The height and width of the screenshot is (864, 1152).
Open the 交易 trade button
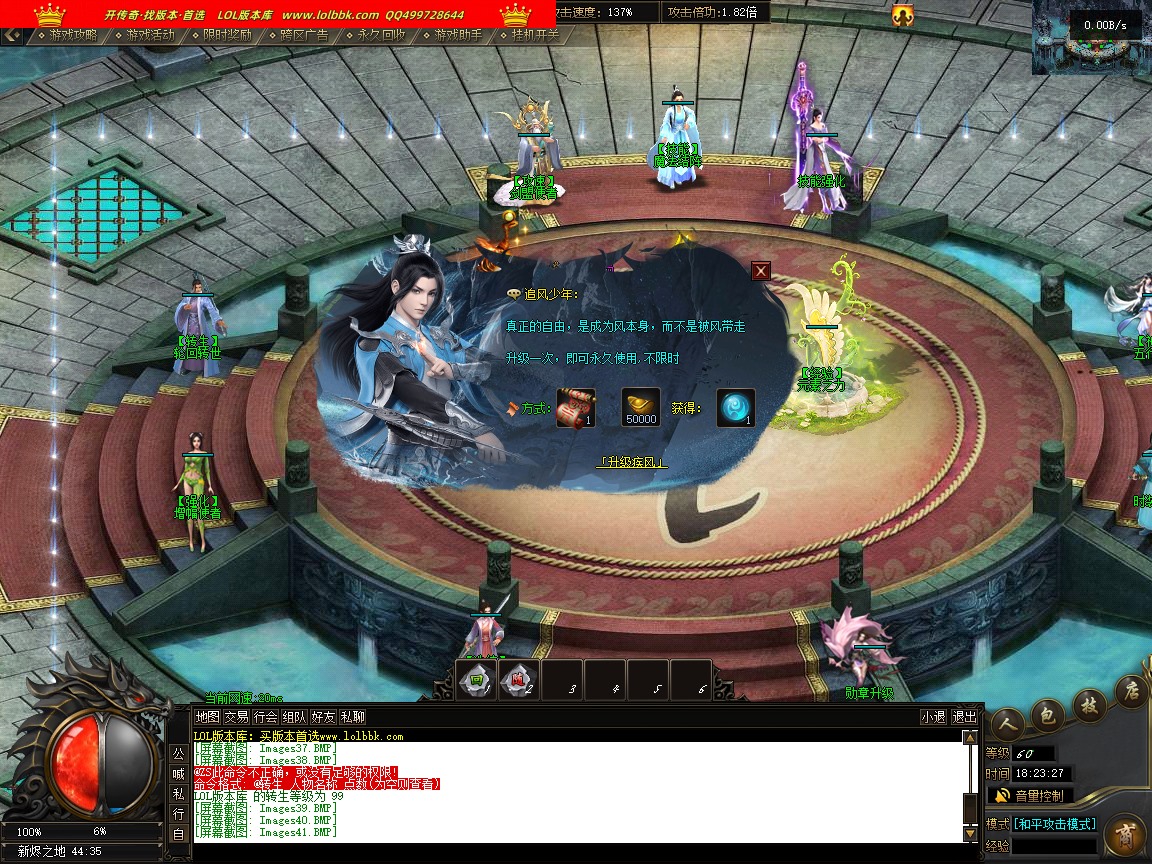coord(236,717)
